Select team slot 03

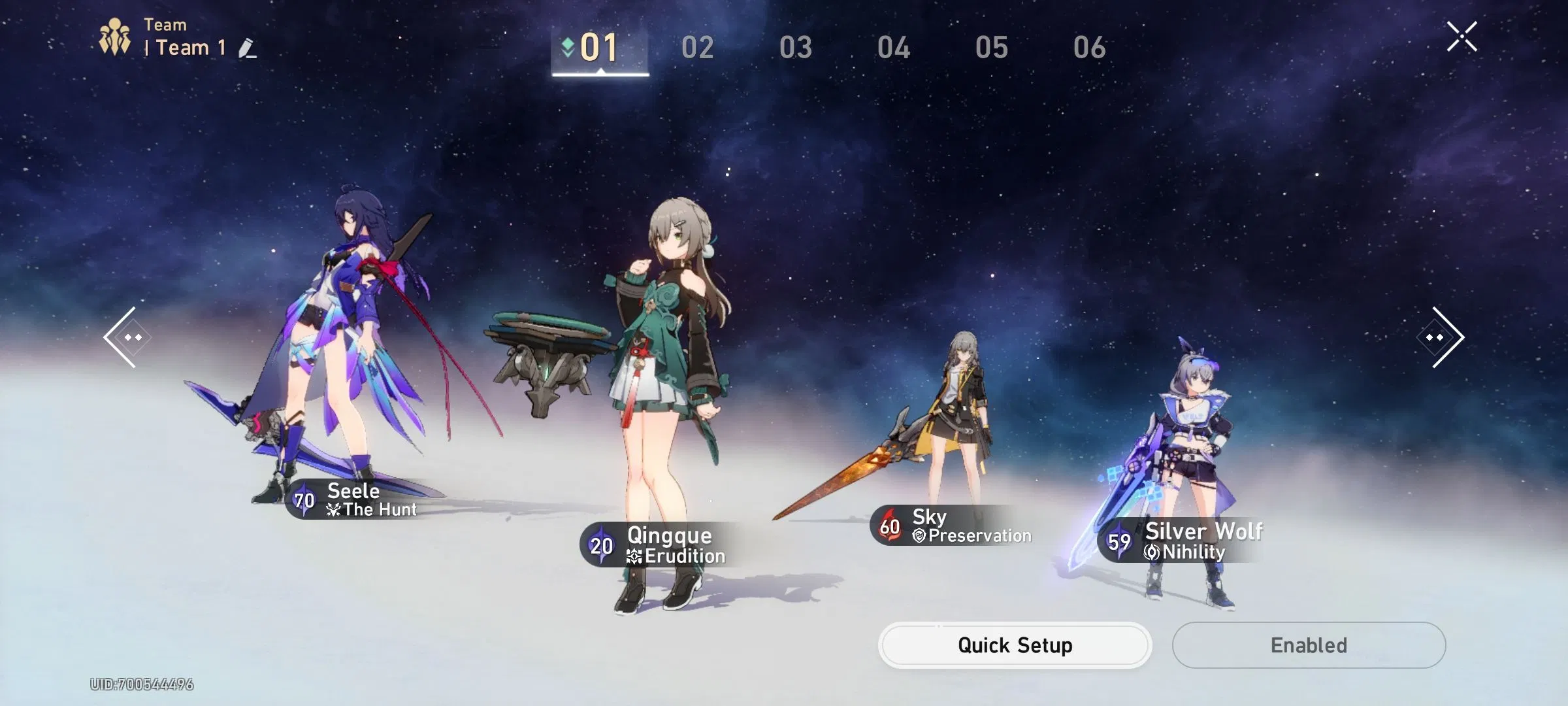[x=796, y=47]
